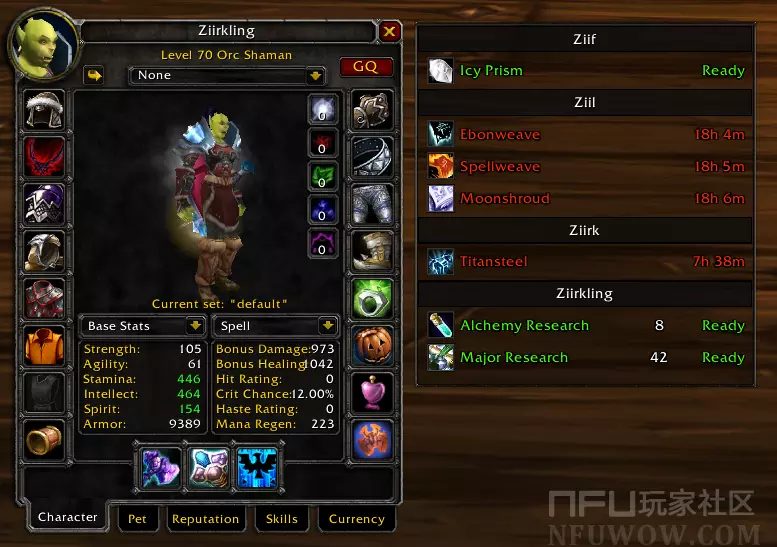777x547 pixels.
Task: Choose the Spellweave cooldown entry
Action: tap(585, 166)
